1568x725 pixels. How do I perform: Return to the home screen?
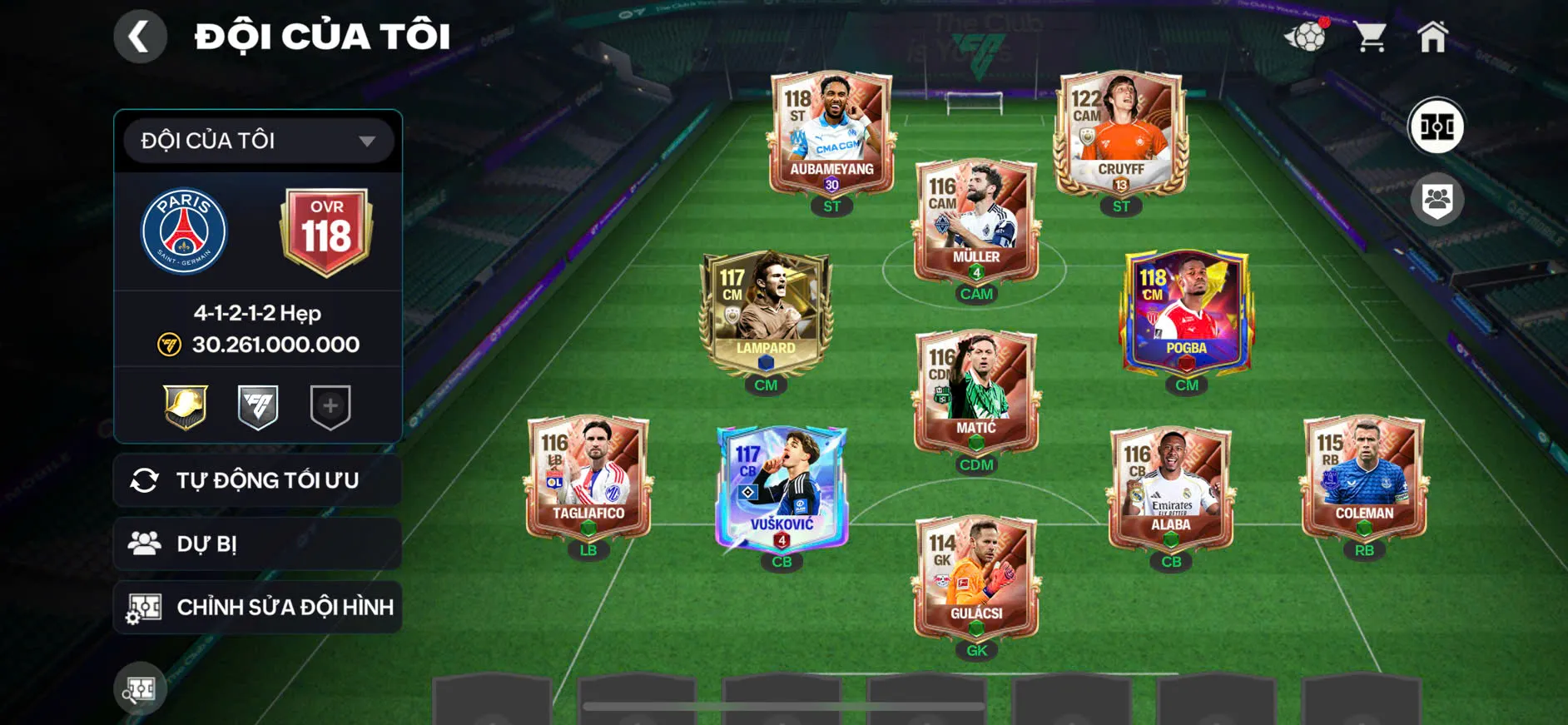[1432, 37]
